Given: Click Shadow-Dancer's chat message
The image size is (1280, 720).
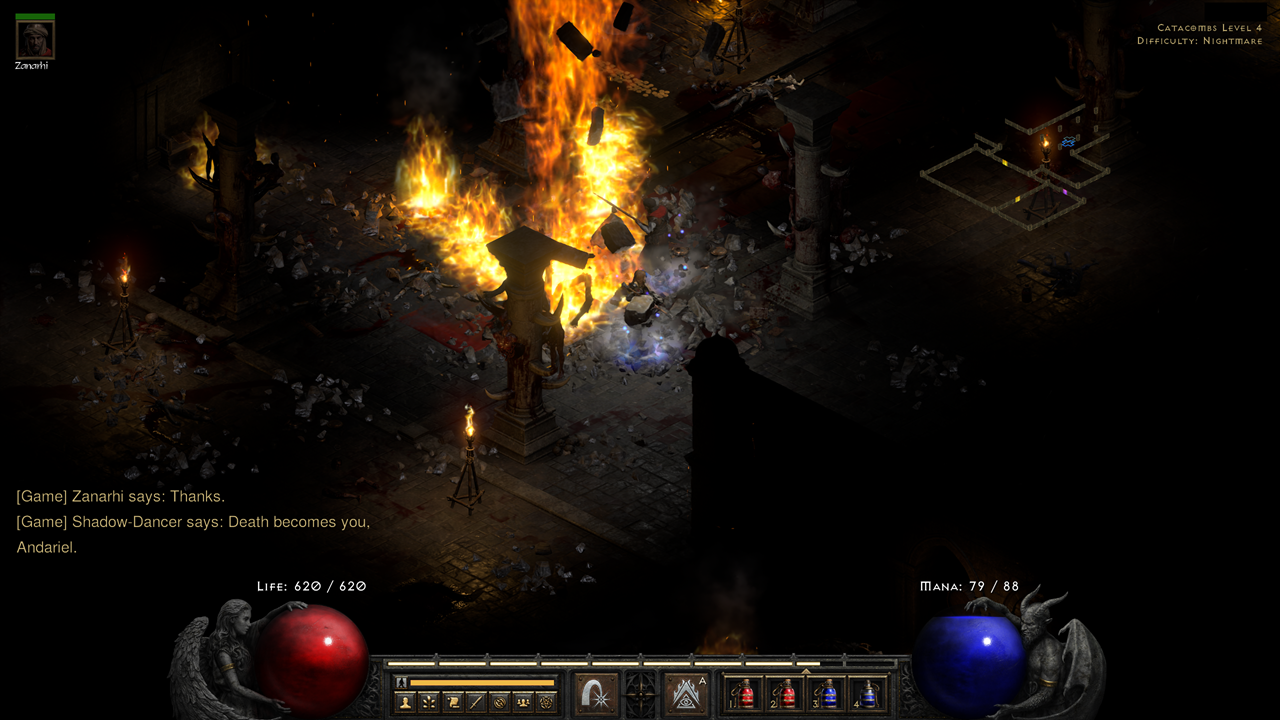Looking at the screenshot, I should [195, 521].
